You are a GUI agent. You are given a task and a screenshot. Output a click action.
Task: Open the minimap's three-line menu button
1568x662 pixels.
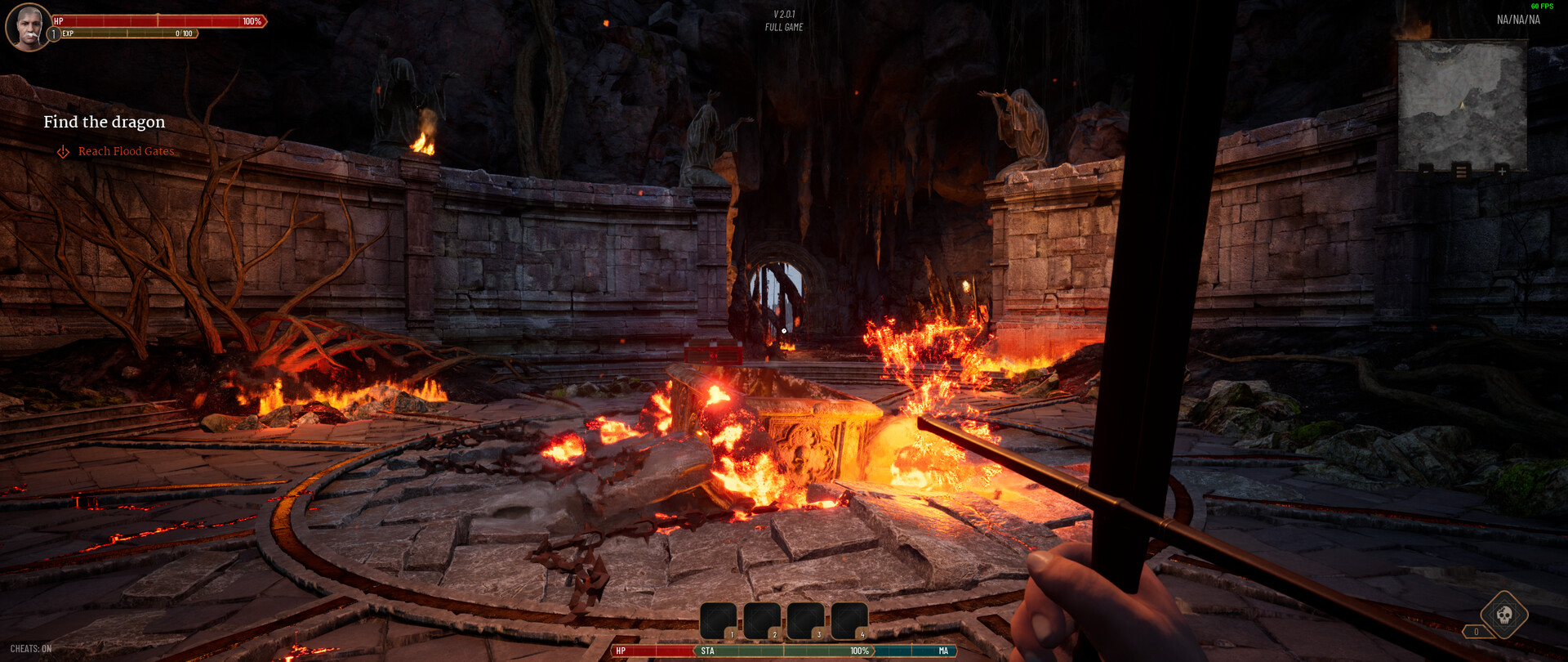coord(1461,171)
